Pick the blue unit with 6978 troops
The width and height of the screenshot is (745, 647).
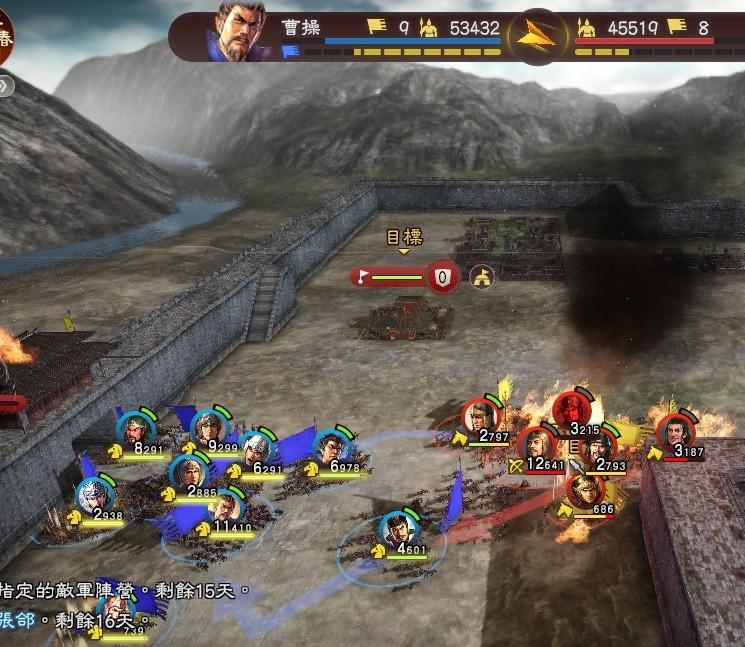[332, 449]
